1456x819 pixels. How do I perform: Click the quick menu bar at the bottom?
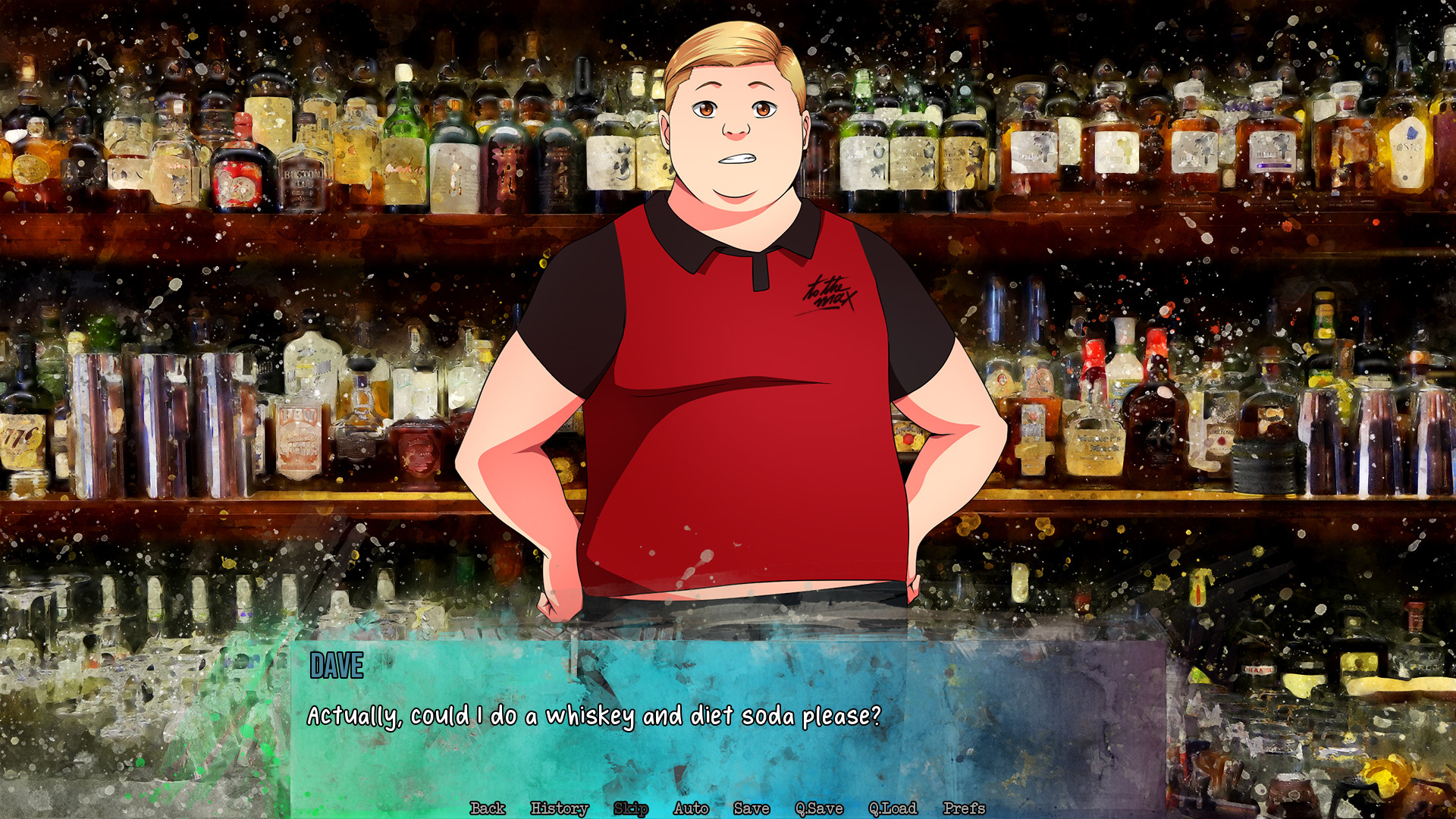coord(728,809)
